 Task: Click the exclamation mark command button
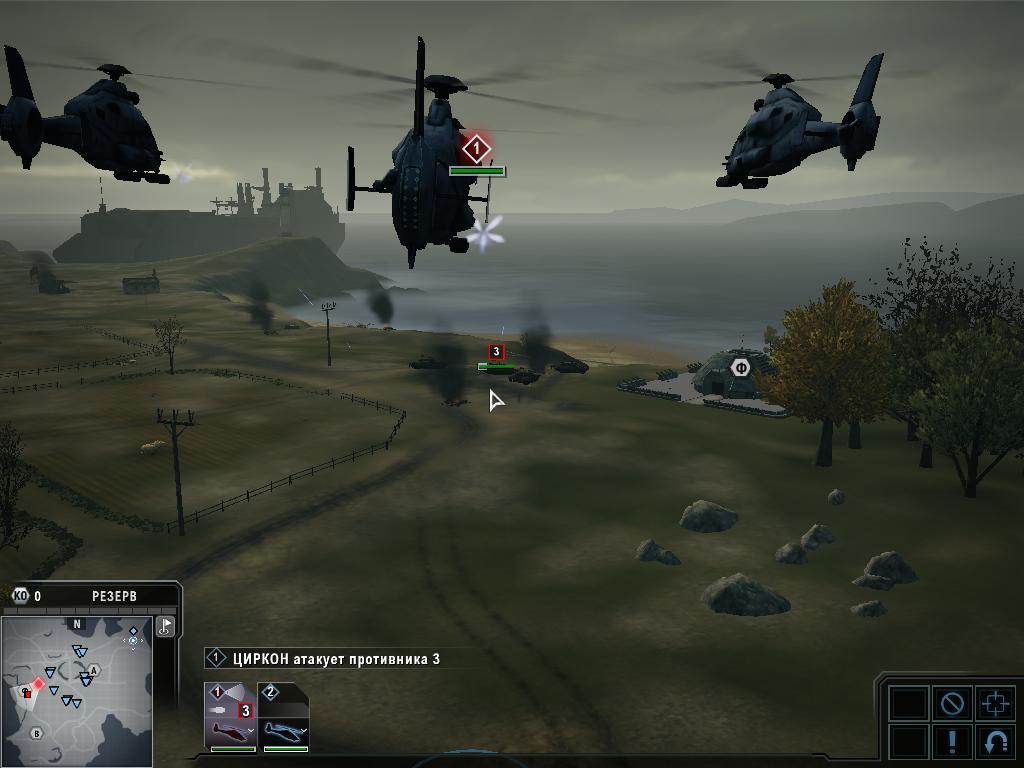pos(951,742)
